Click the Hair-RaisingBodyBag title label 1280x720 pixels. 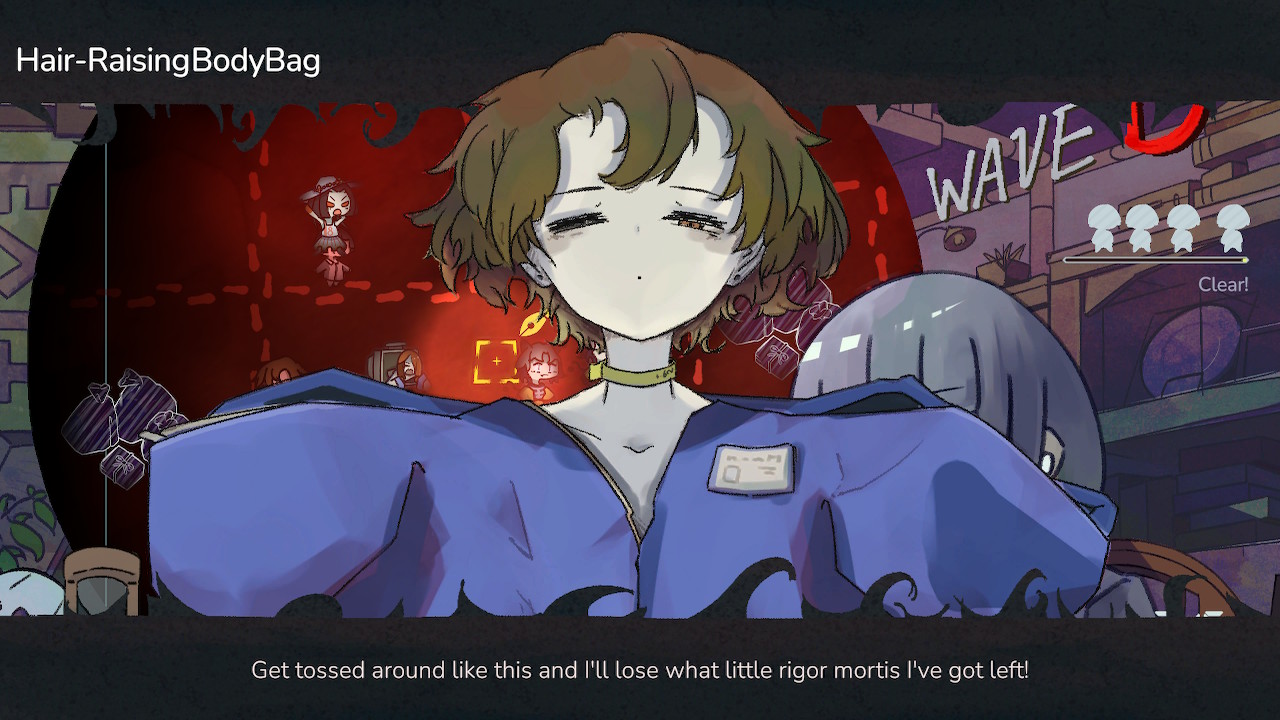click(168, 60)
